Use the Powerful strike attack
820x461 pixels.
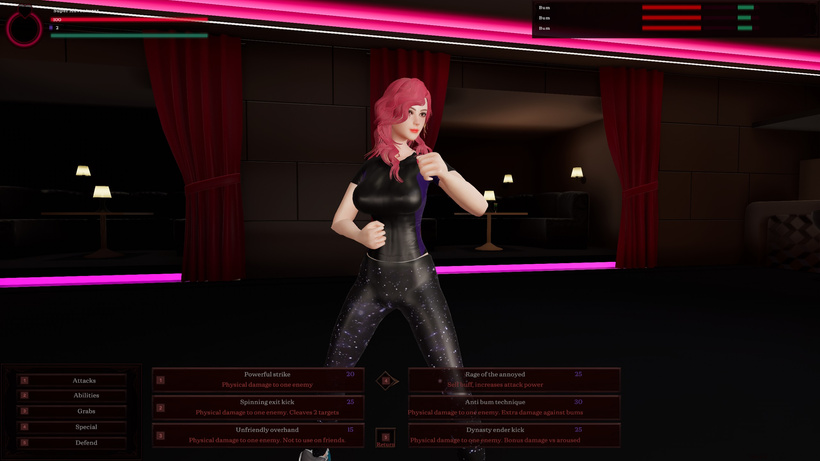point(258,379)
